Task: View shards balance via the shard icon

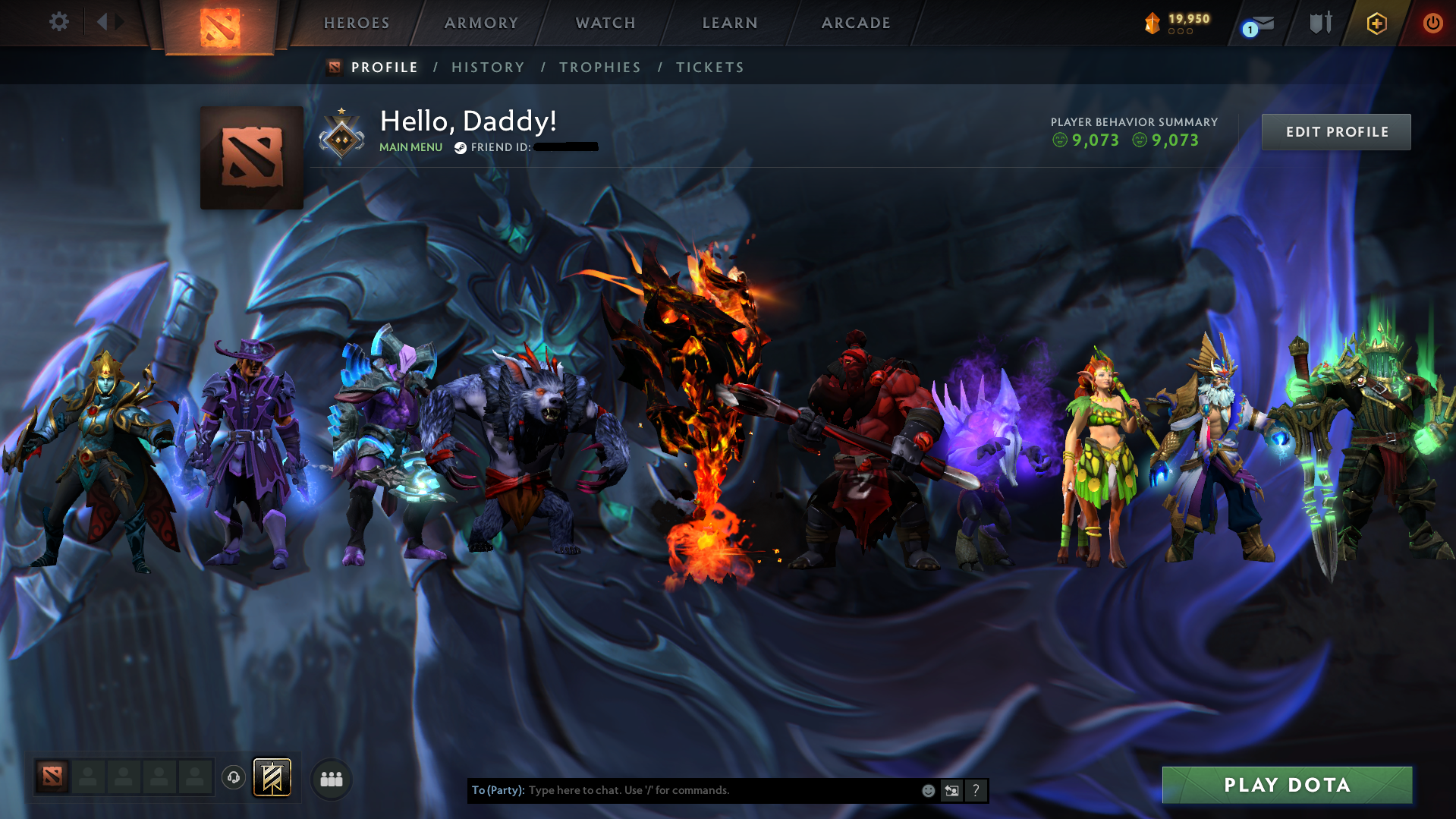Action: 1153,24
